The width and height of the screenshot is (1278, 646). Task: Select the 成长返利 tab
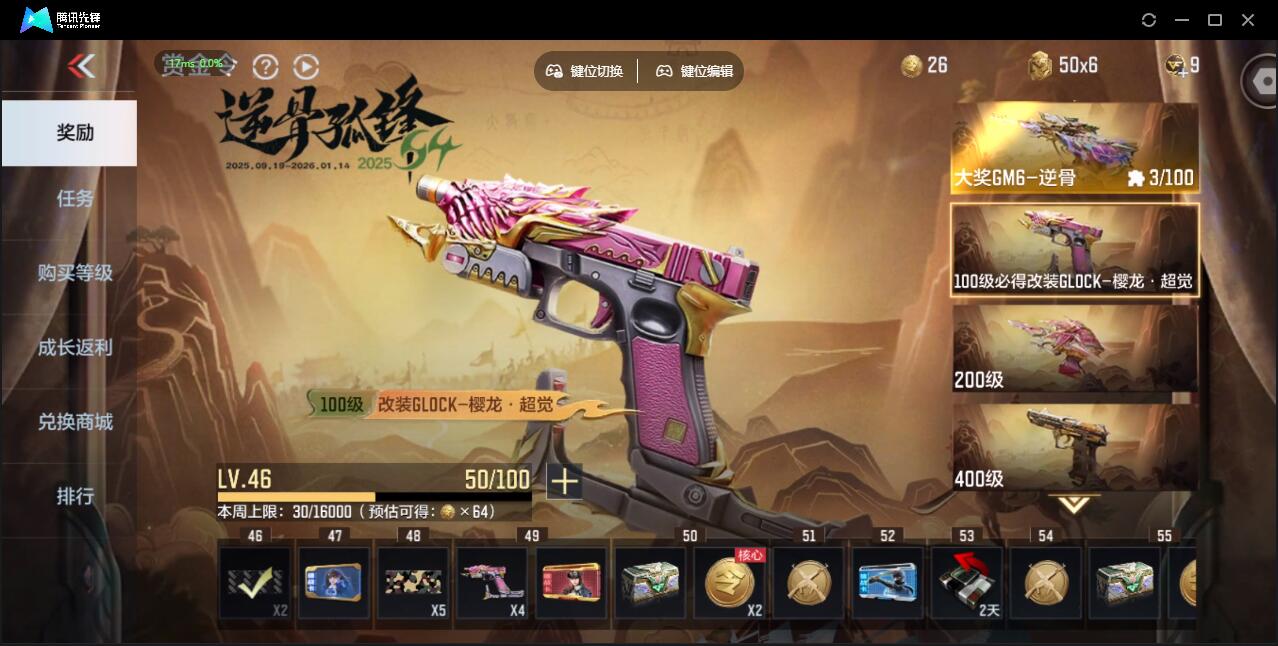coord(75,347)
